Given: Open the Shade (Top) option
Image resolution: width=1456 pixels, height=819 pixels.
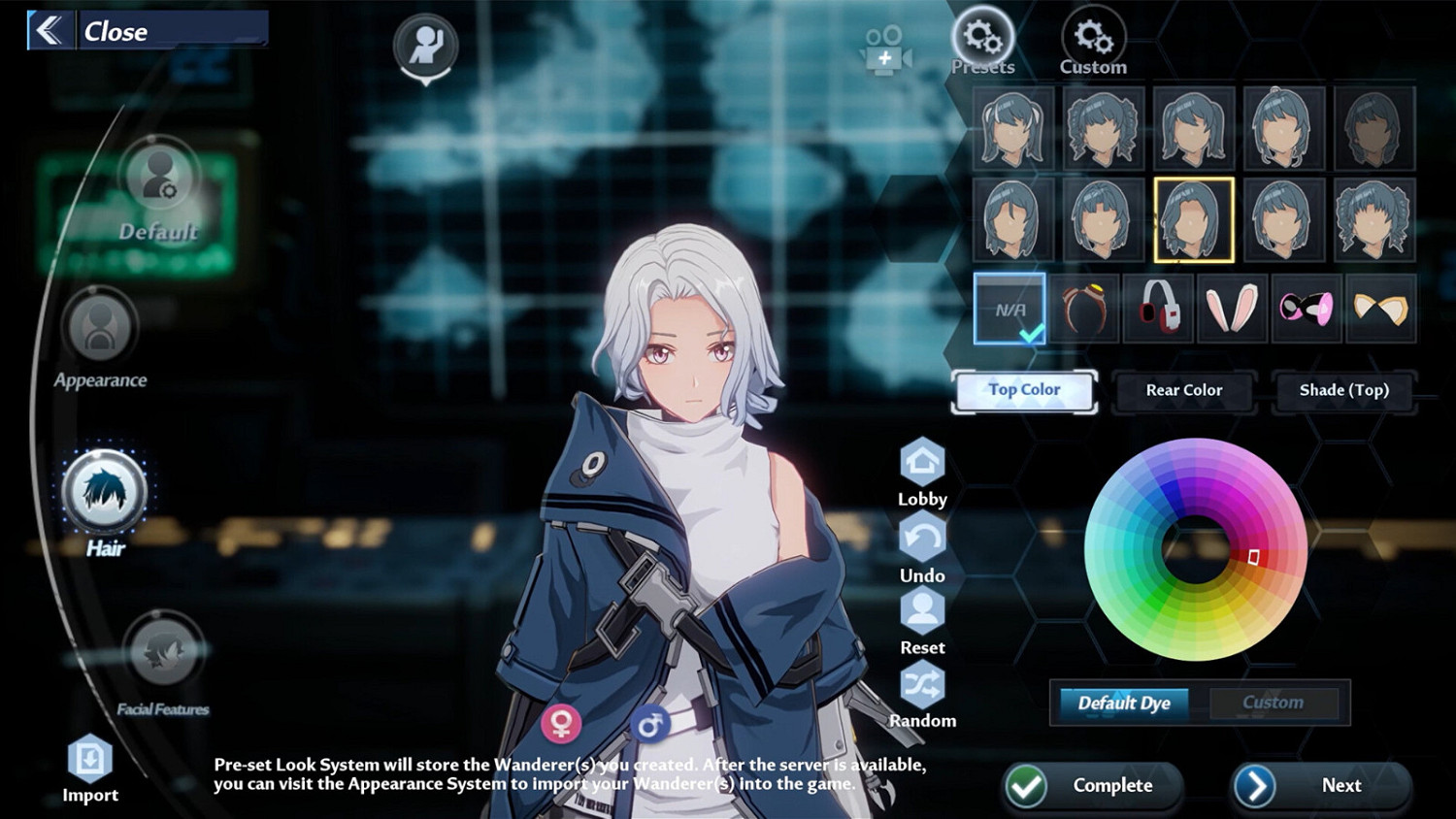Looking at the screenshot, I should point(1343,390).
